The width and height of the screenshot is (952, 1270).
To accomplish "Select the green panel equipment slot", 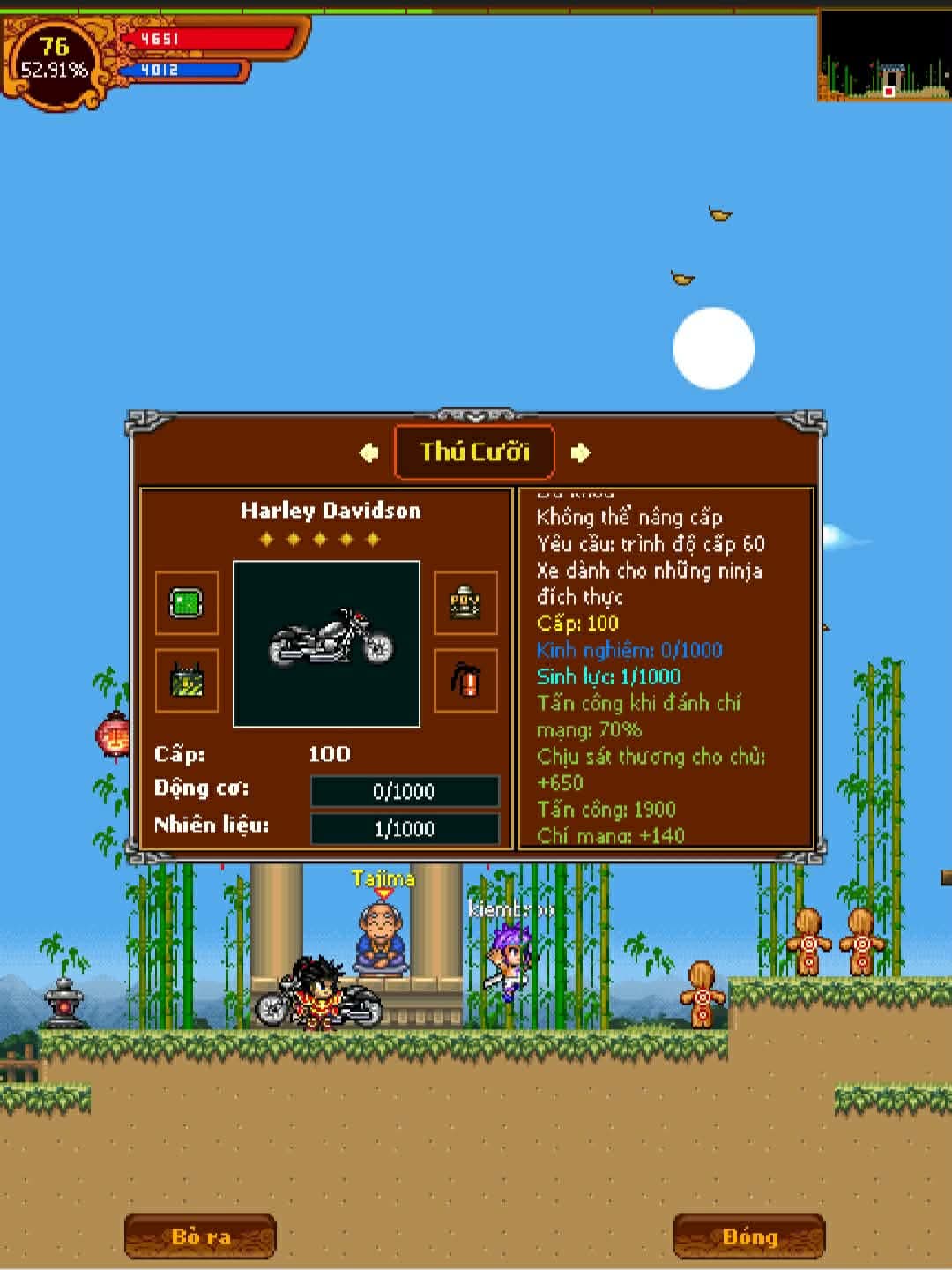I will (187, 603).
